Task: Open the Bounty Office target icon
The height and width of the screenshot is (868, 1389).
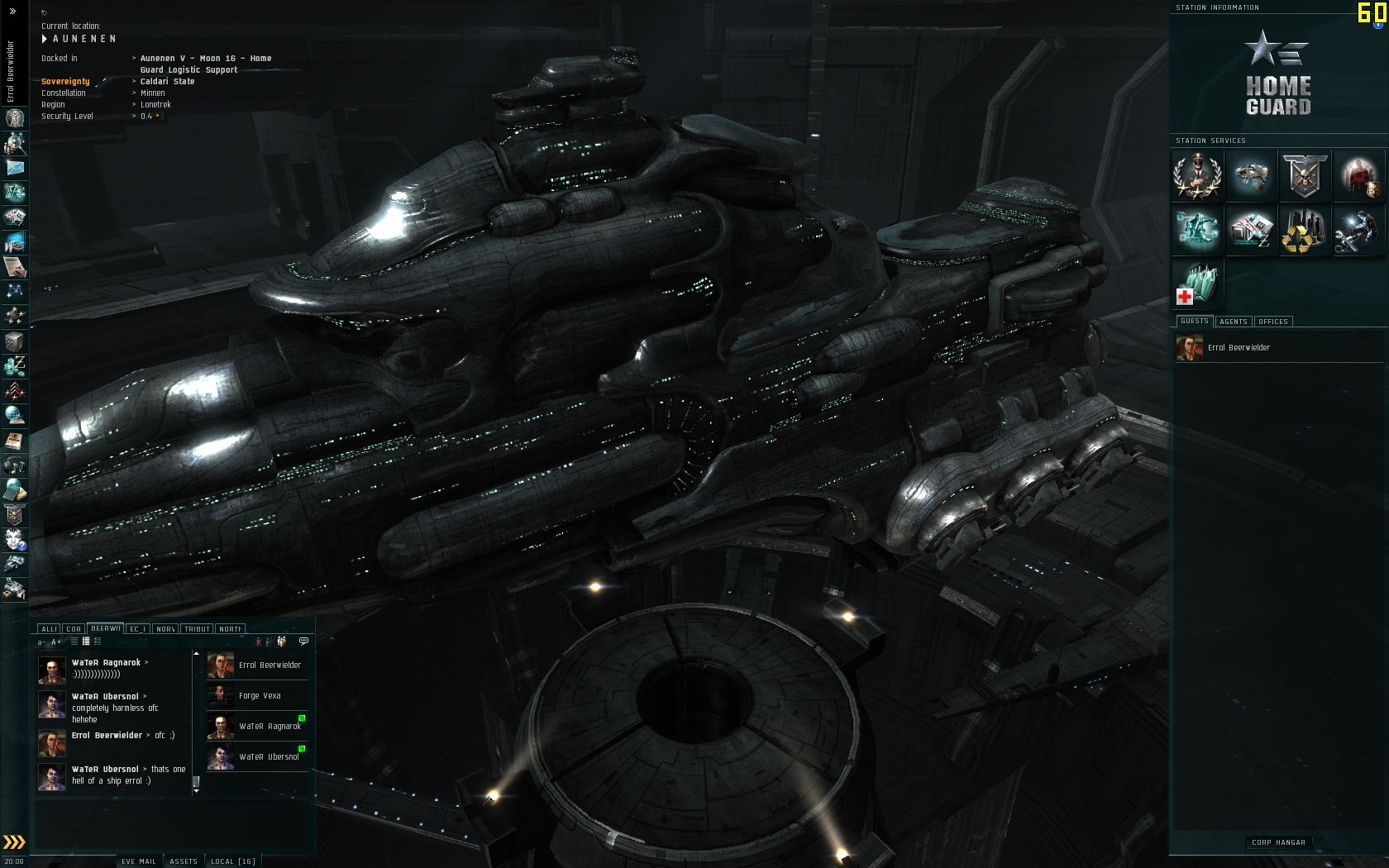Action: pos(1358,175)
